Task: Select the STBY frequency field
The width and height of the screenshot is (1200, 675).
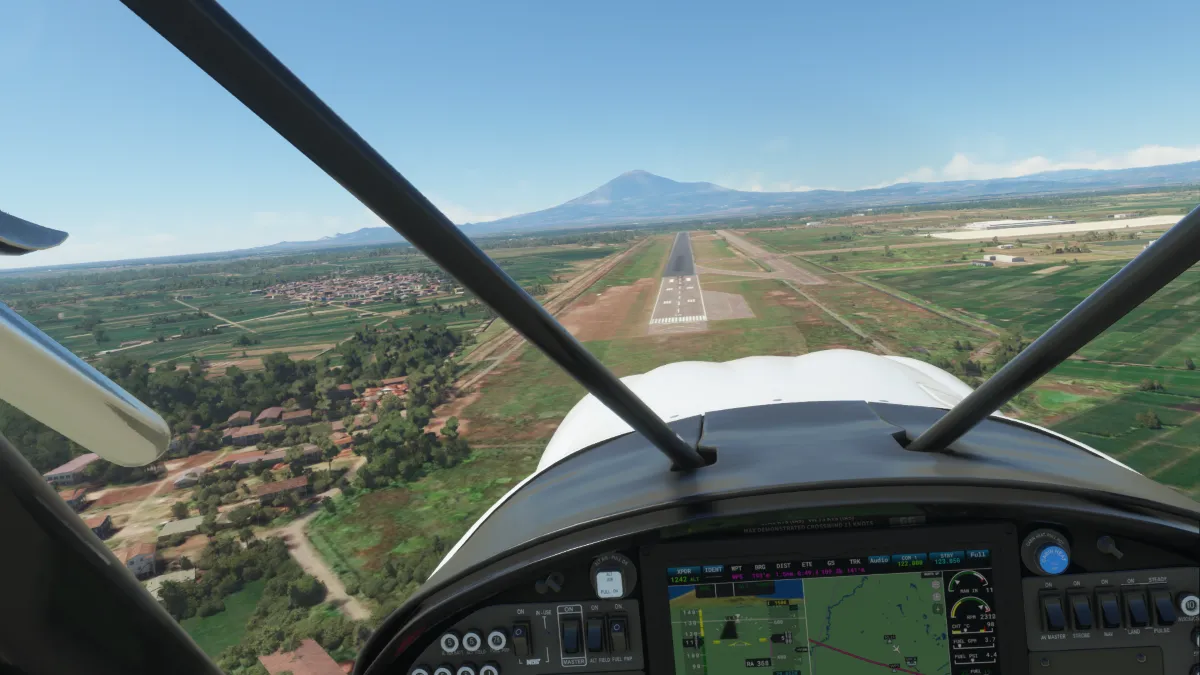Action: pos(946,557)
